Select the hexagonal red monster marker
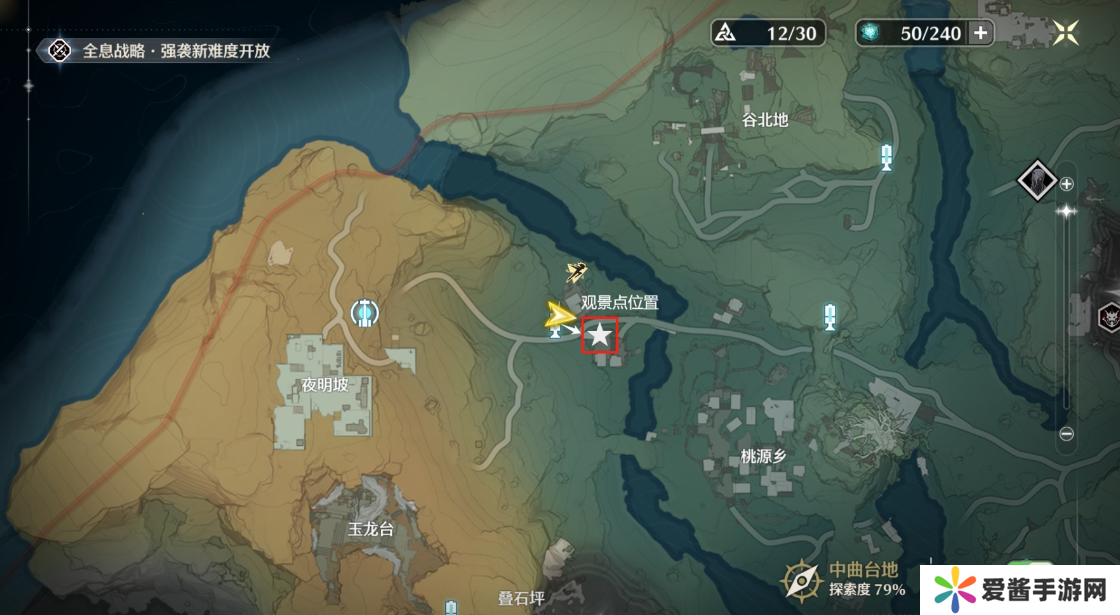Screen dimensions: 1120x615 point(1108,317)
